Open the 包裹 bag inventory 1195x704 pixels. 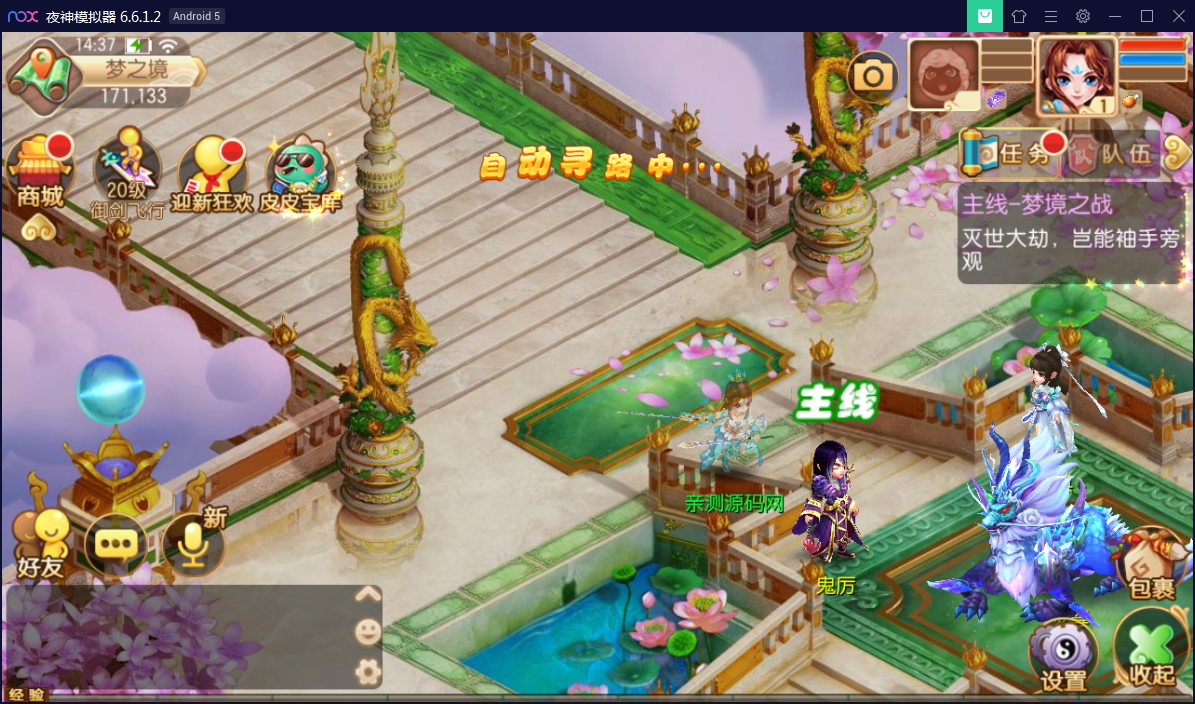(1151, 566)
